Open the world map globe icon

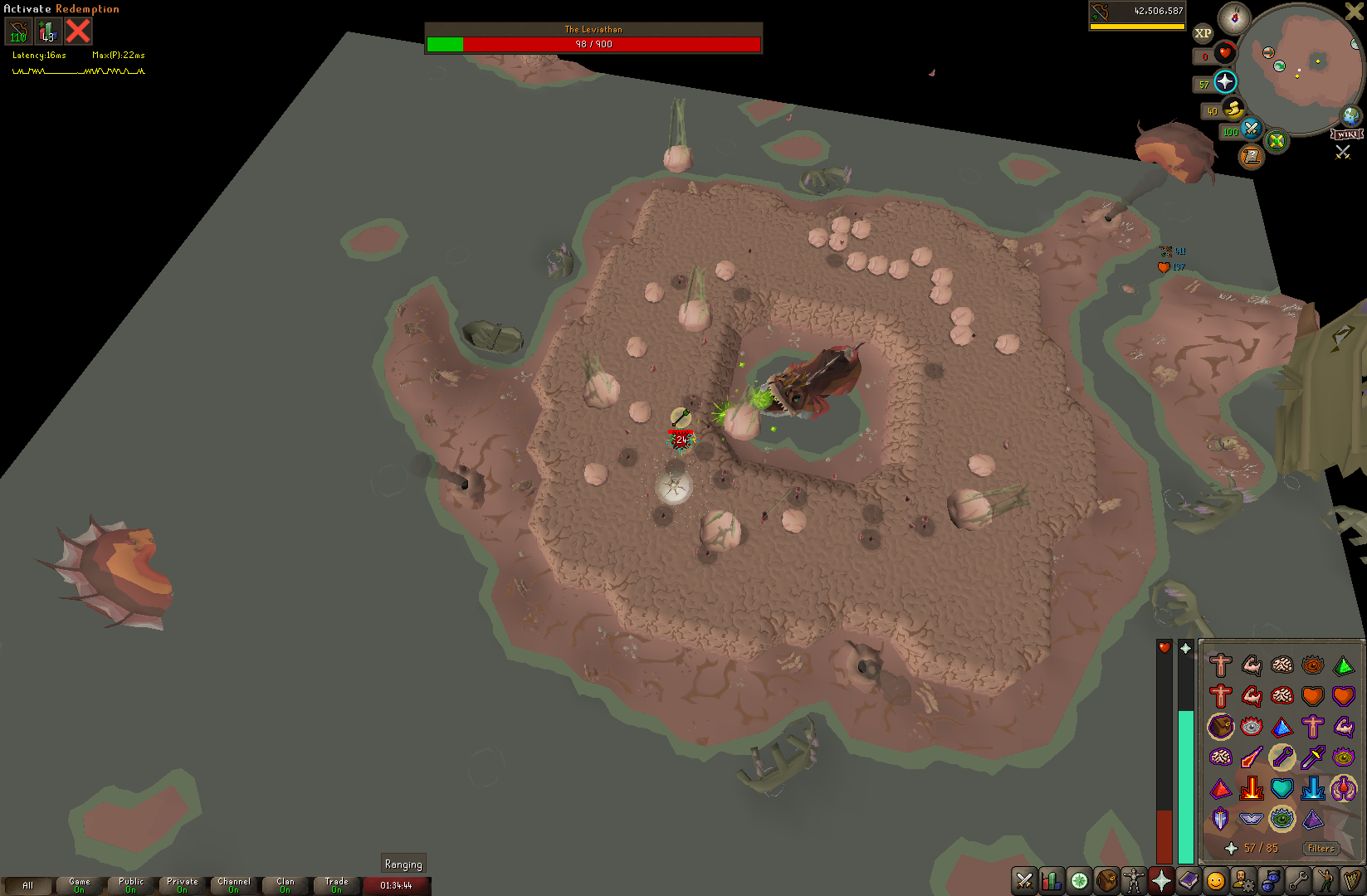1351,115
